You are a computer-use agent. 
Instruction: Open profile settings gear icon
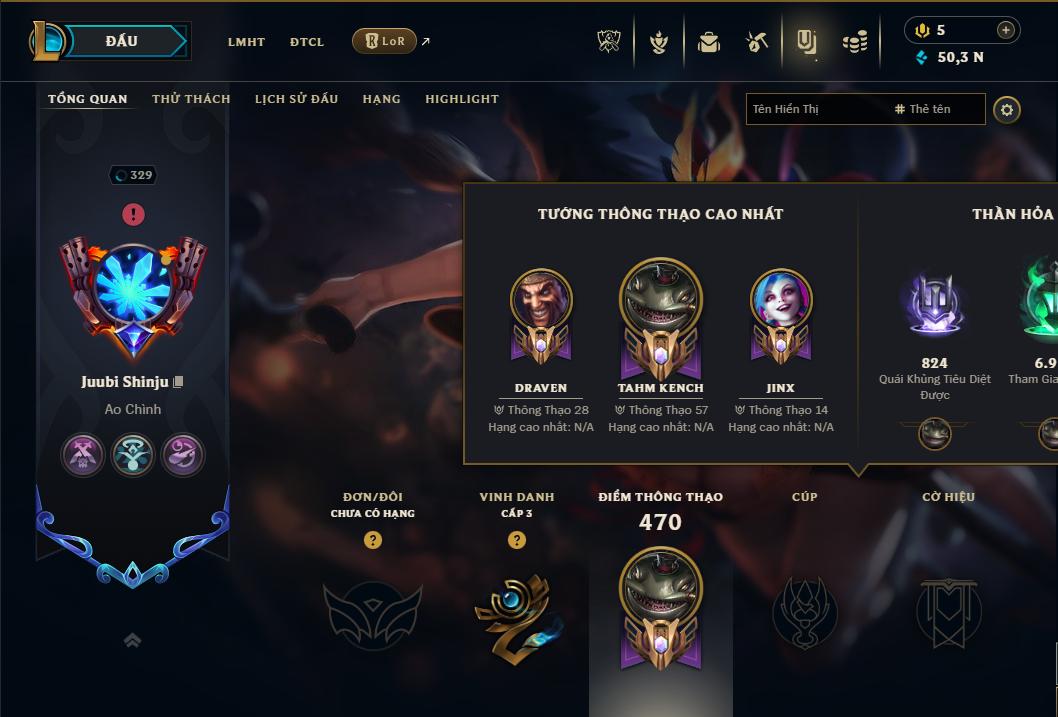click(x=1007, y=110)
